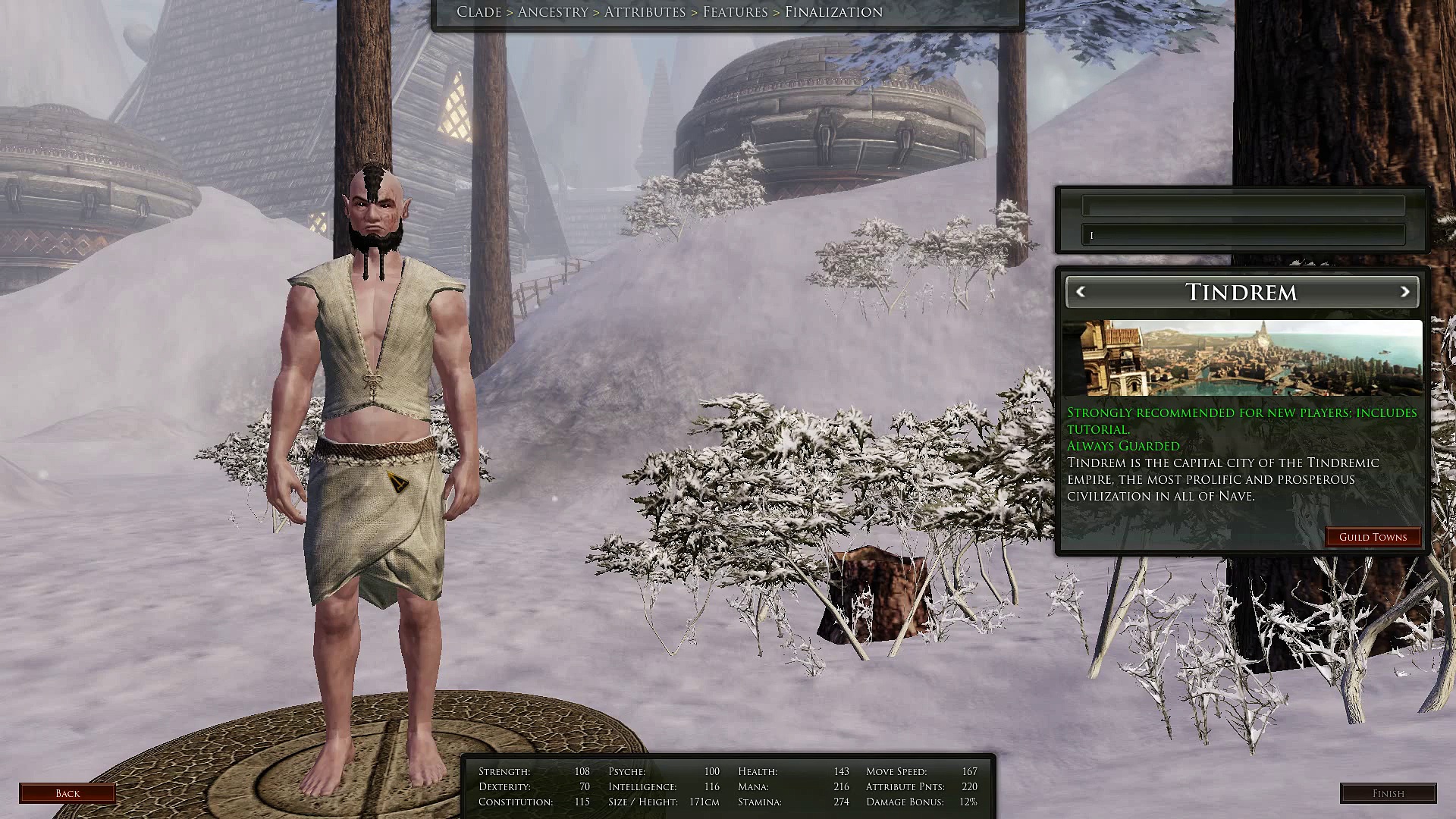This screenshot has width=1456, height=819.
Task: Switch to the Attributes step
Action: point(645,12)
